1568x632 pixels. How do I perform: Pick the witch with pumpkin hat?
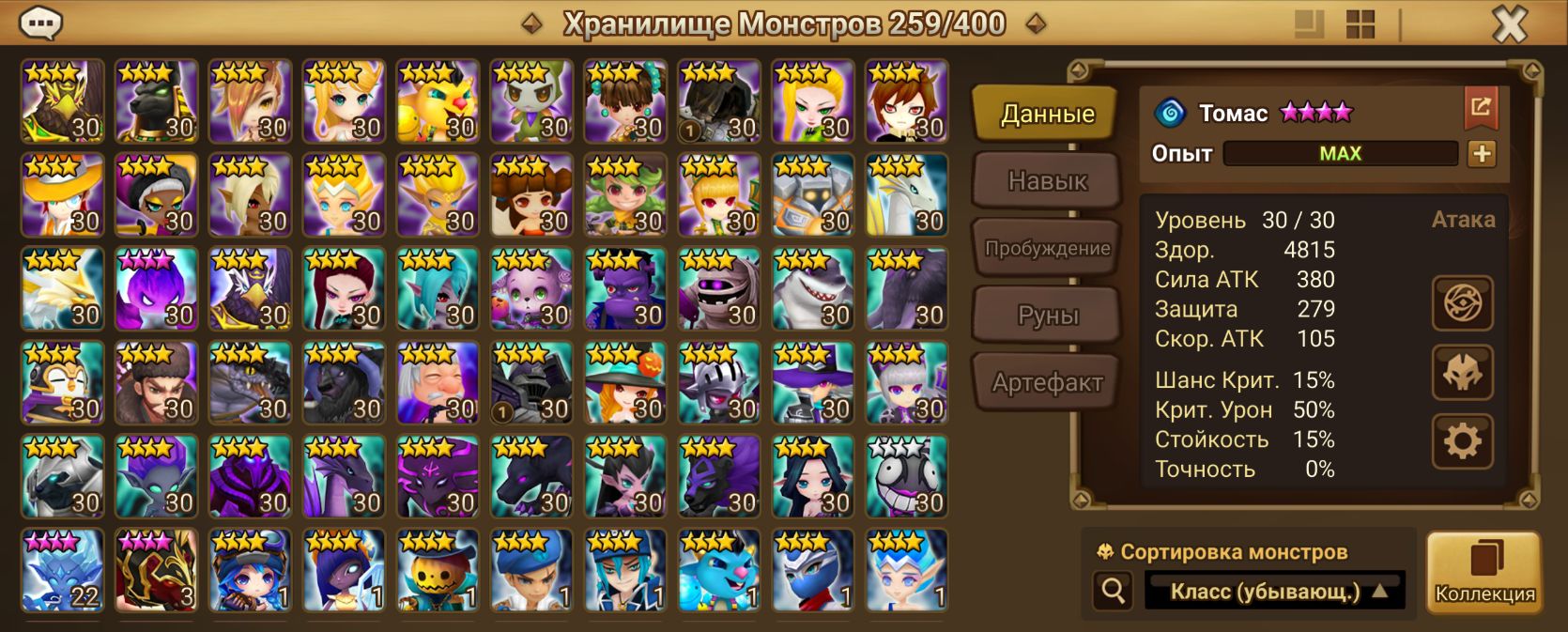pos(625,382)
